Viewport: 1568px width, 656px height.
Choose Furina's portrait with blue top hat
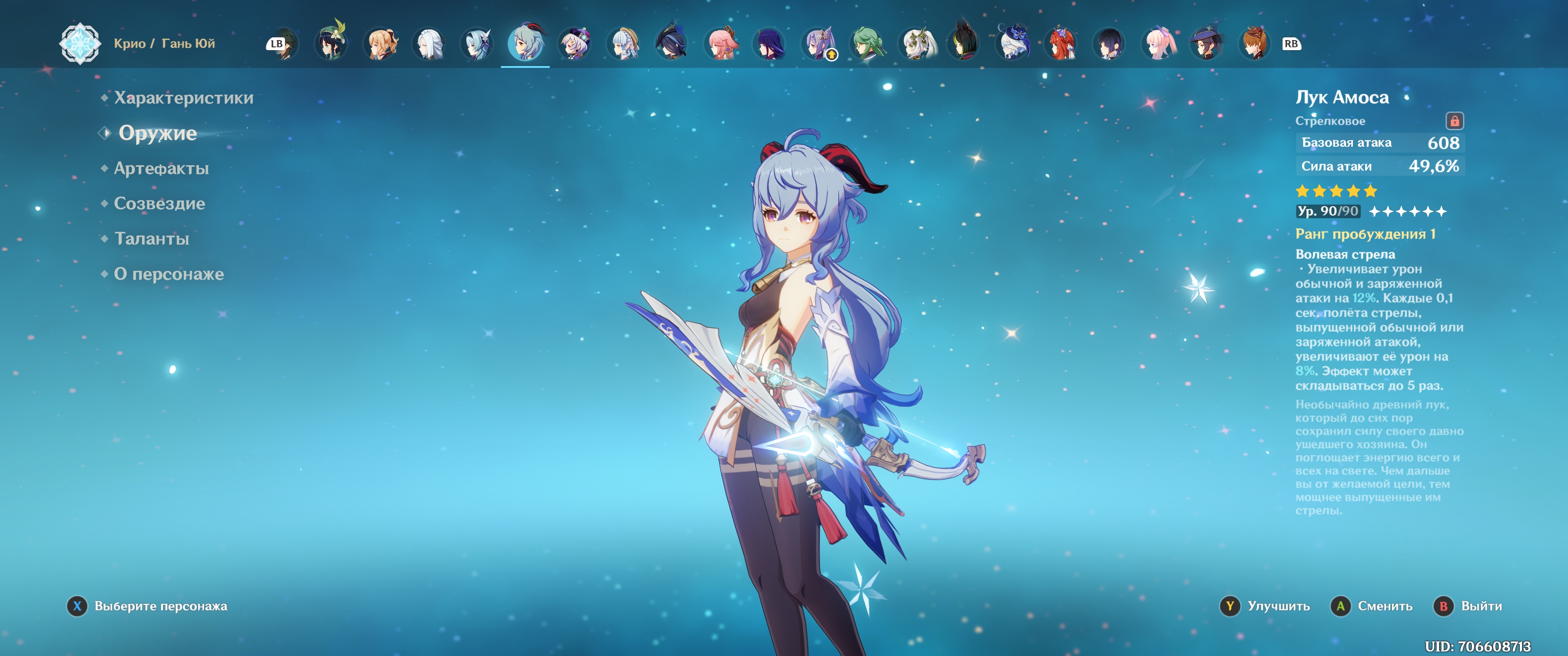[1013, 43]
